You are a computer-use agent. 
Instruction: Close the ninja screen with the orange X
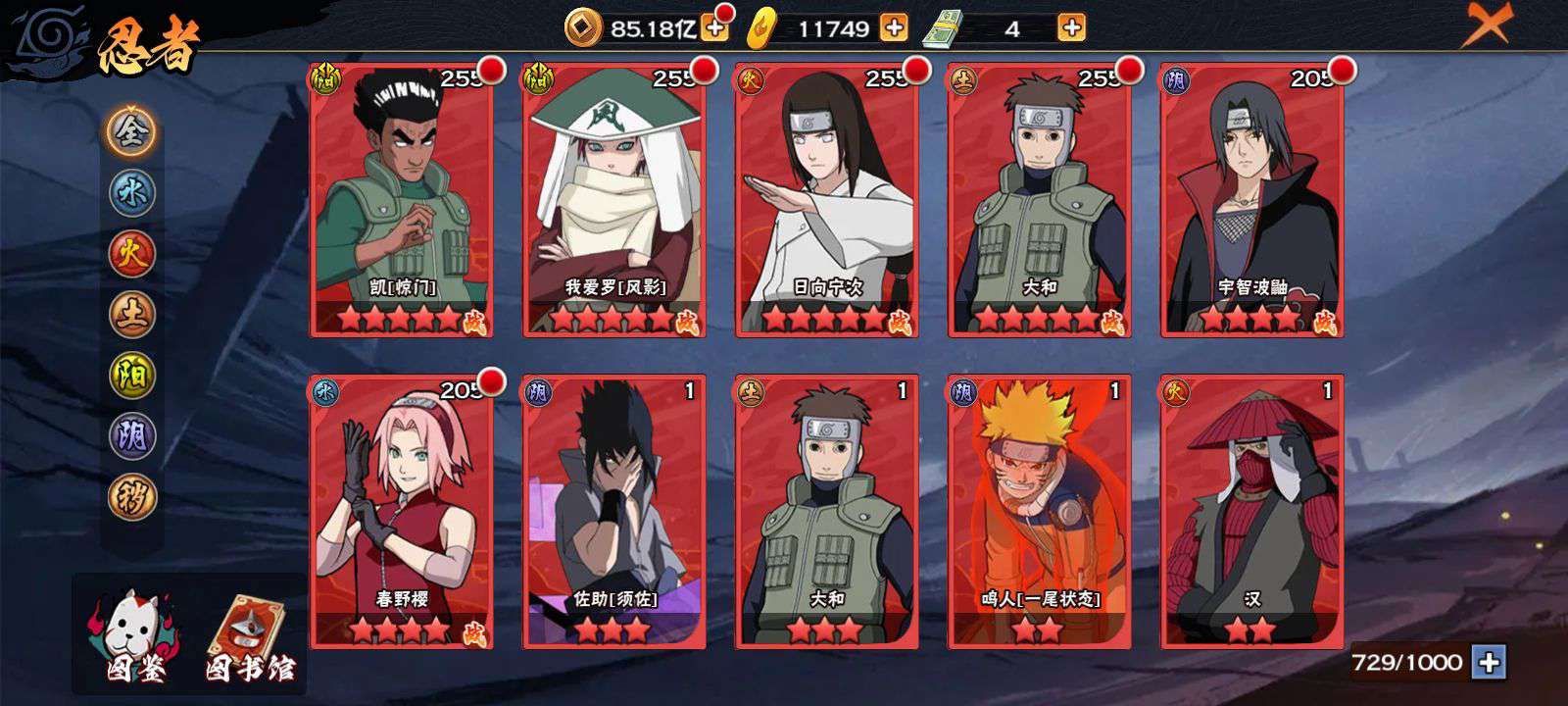(x=1487, y=25)
